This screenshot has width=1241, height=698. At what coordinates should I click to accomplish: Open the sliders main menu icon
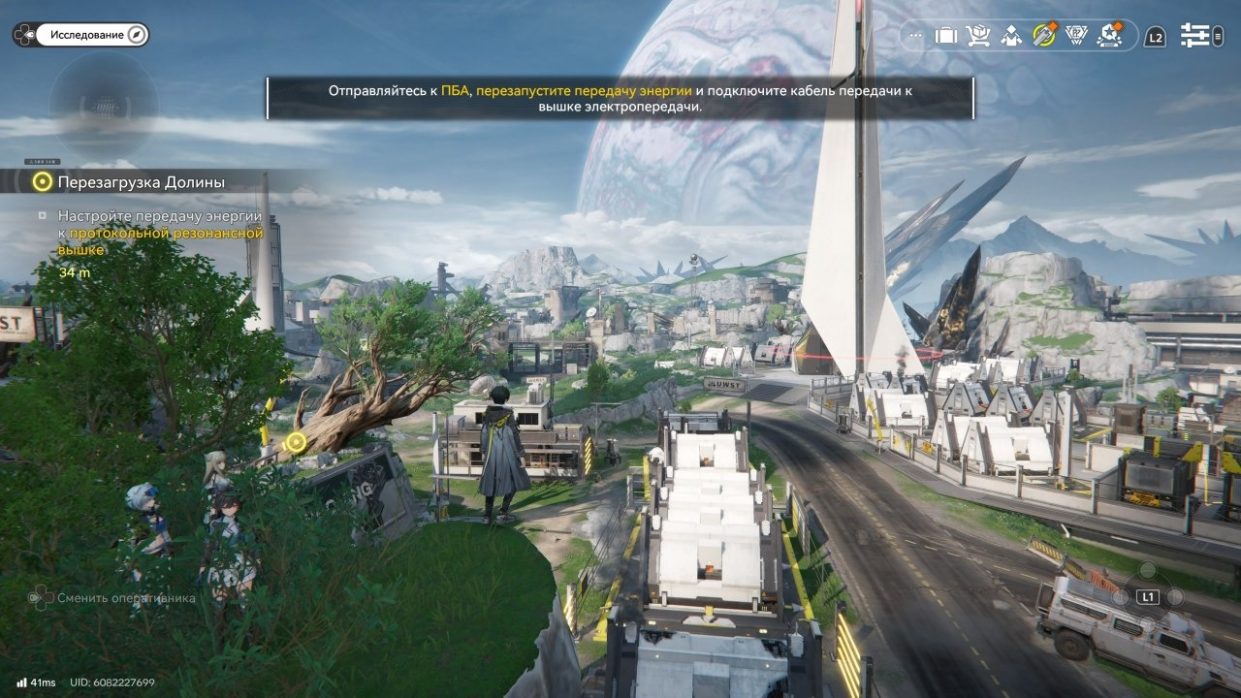pyautogui.click(x=1195, y=36)
